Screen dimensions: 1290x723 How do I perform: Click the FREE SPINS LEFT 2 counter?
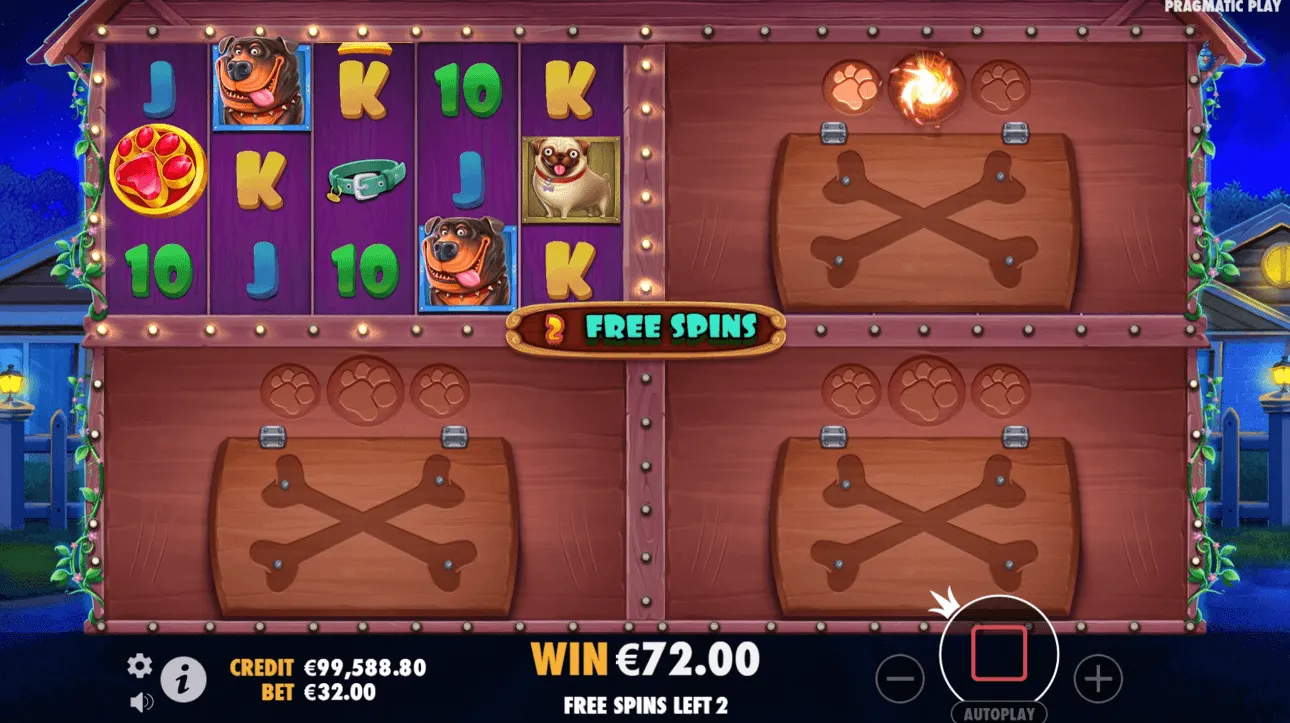point(646,704)
